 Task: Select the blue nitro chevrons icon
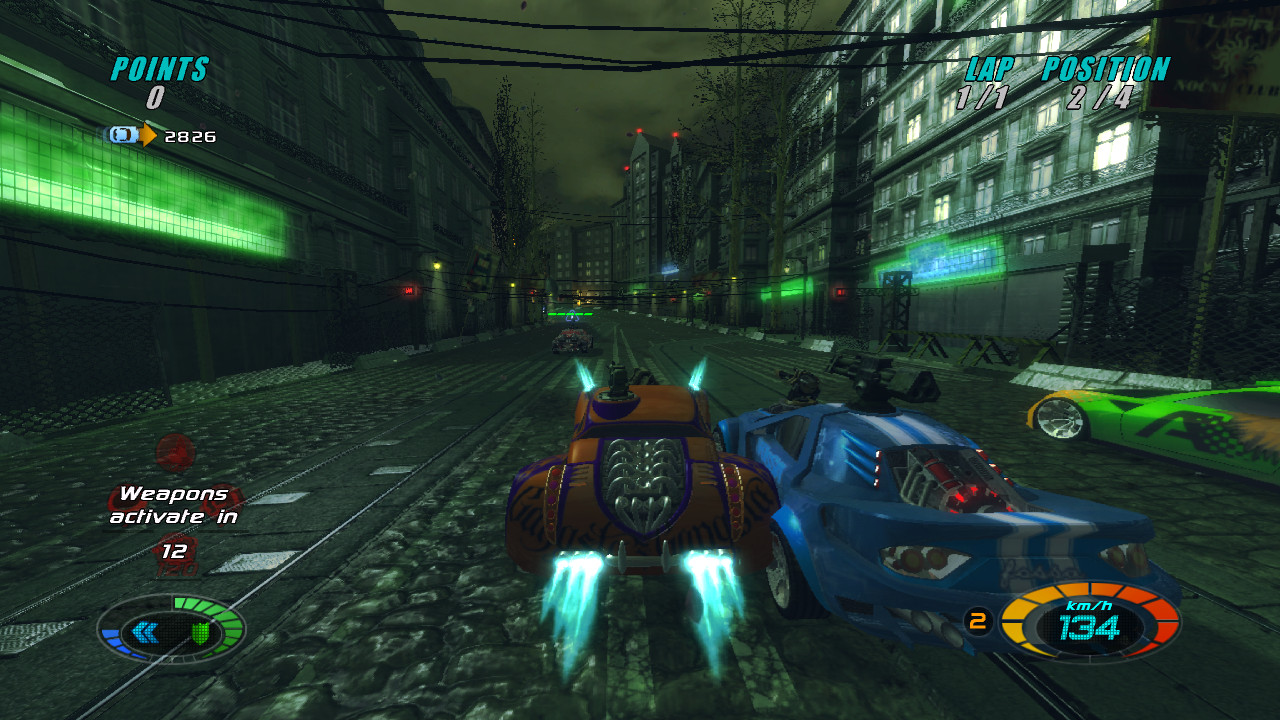tap(146, 632)
